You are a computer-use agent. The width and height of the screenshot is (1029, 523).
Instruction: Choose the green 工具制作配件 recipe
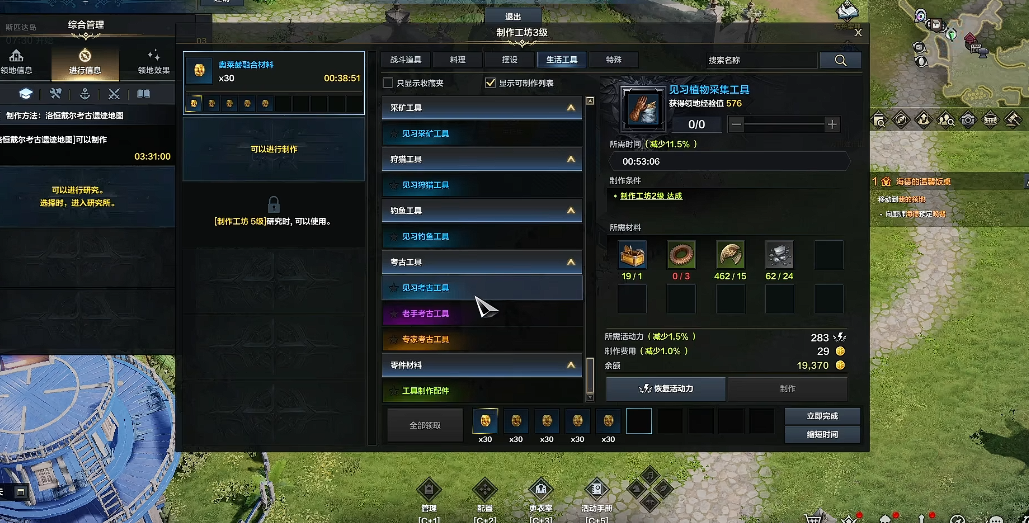tap(425, 391)
